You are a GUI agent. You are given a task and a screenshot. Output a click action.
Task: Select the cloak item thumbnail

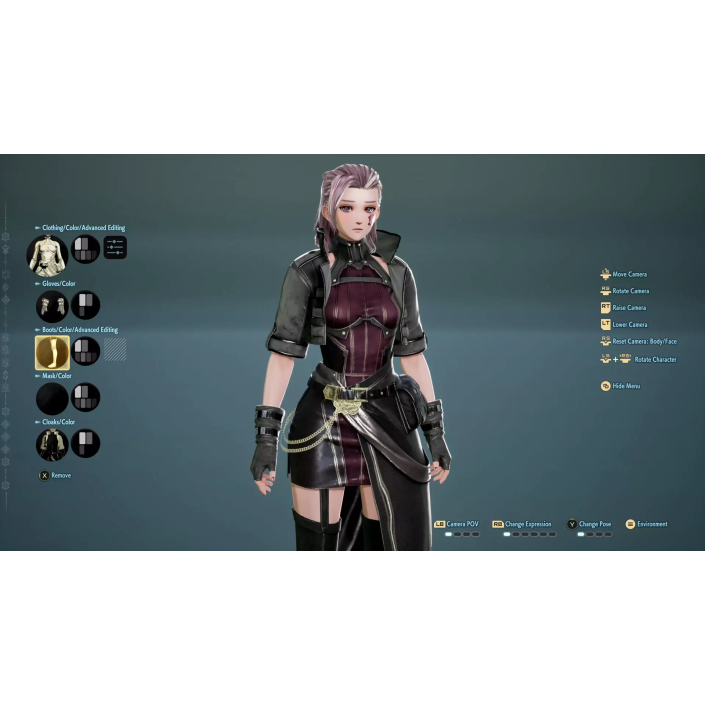51,444
